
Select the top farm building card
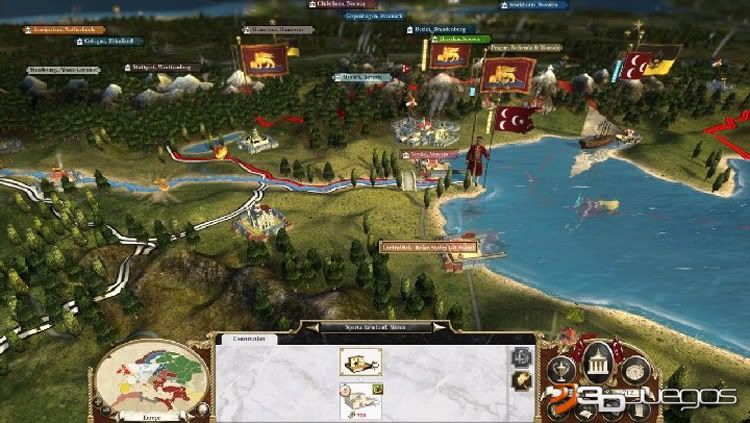point(359,361)
